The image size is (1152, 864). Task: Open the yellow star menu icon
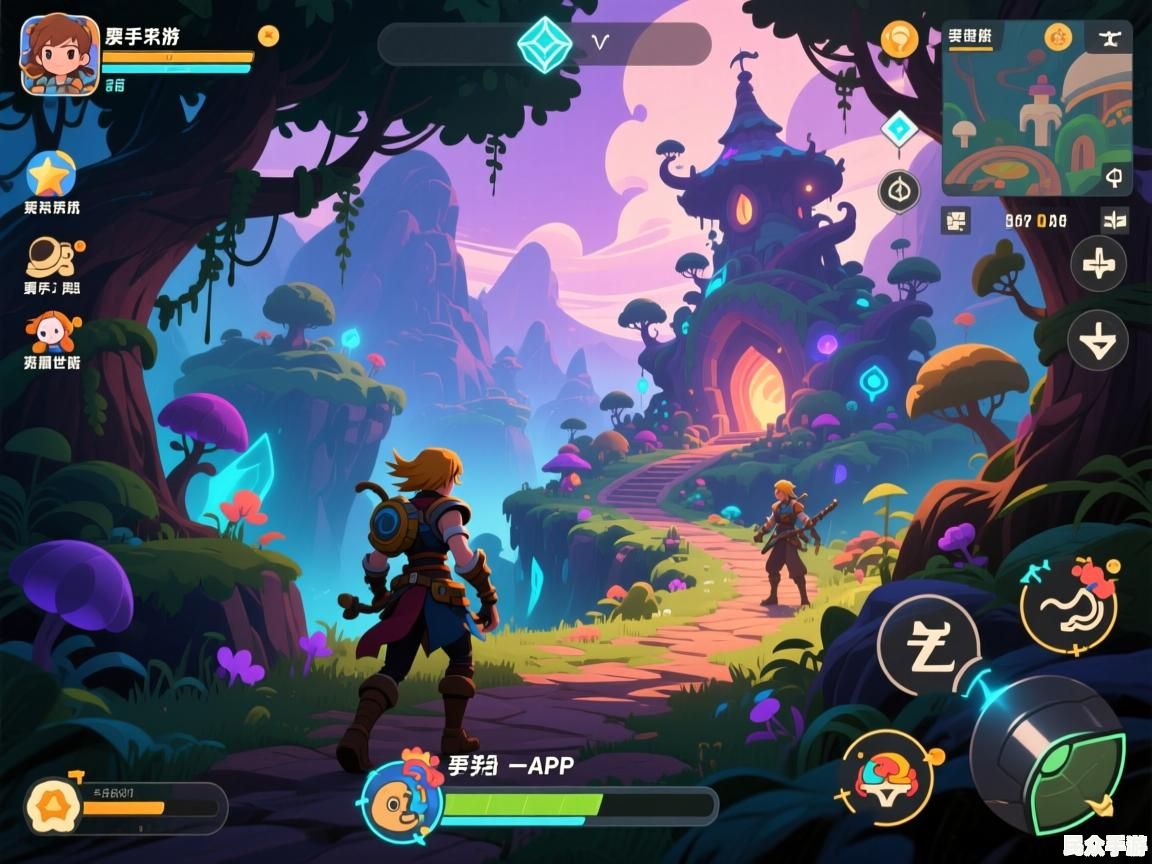(51, 175)
